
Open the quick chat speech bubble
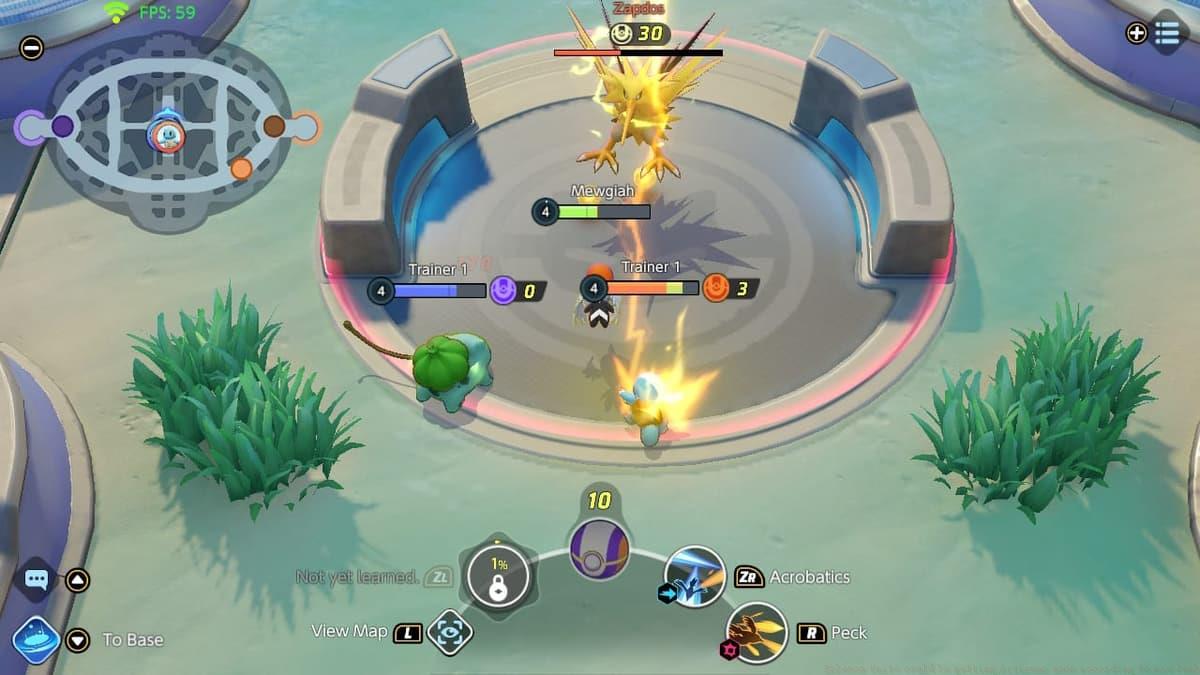tap(37, 579)
